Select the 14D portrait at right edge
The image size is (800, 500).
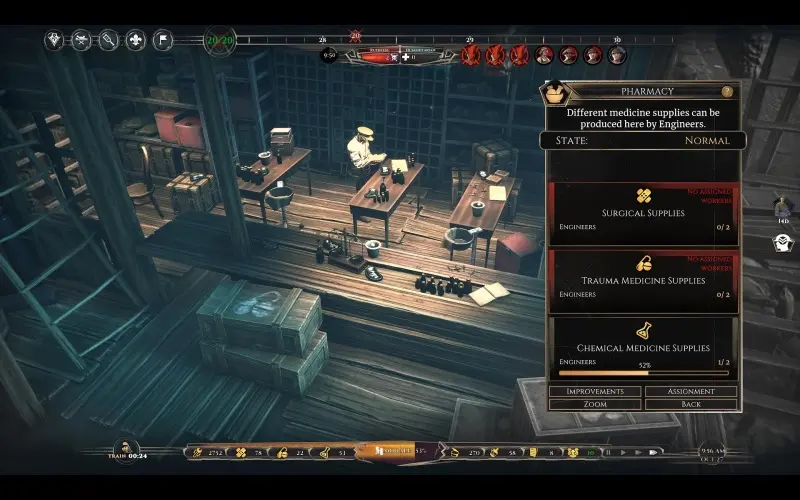click(x=784, y=205)
